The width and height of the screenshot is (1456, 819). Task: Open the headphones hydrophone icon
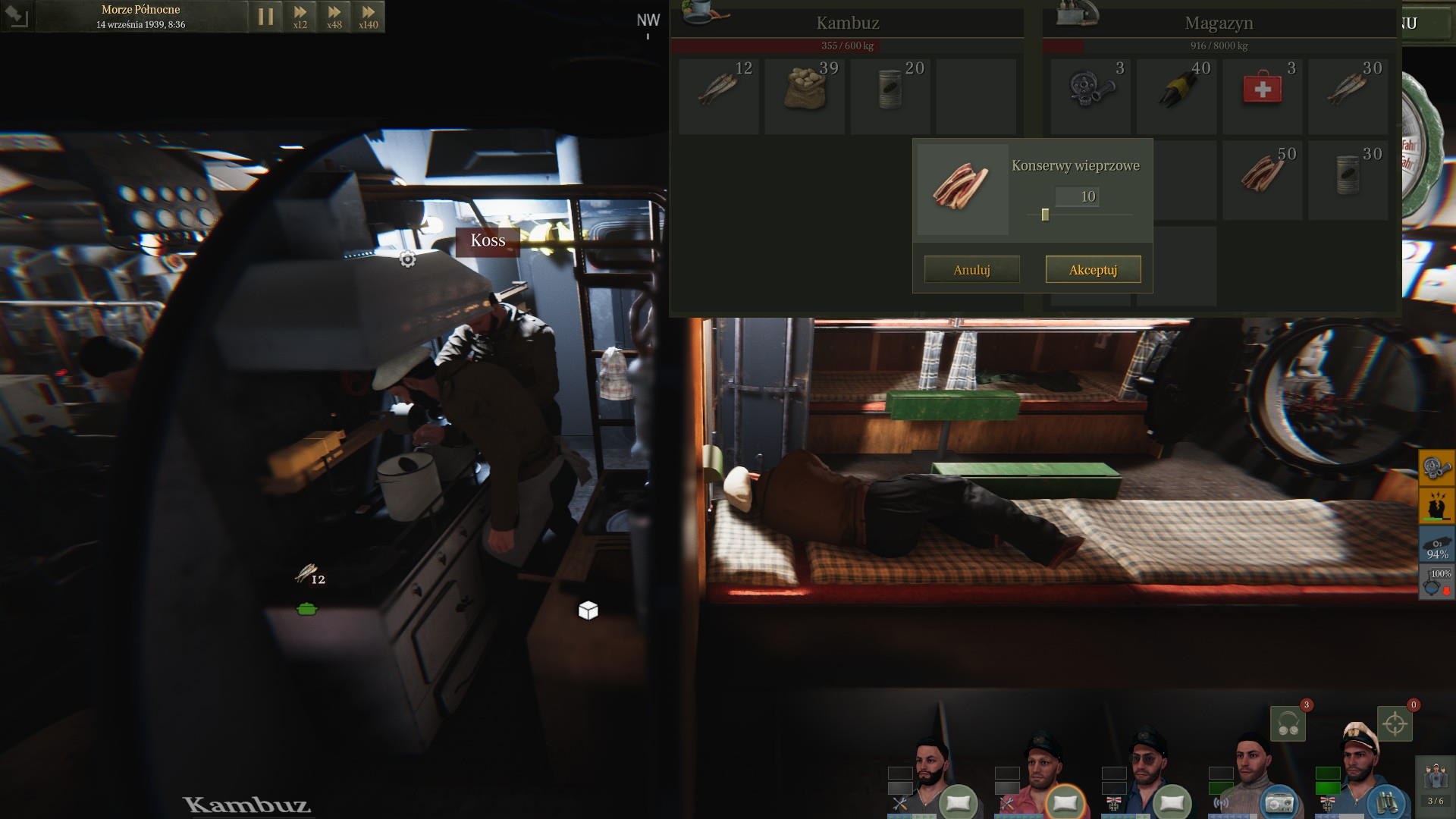(x=1288, y=724)
